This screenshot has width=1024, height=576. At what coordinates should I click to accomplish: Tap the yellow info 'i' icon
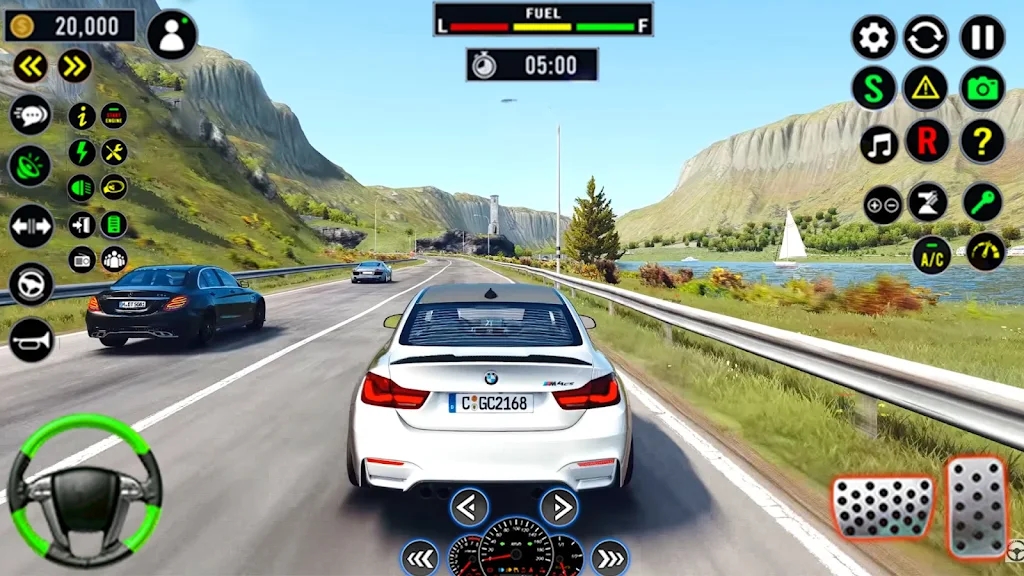(x=82, y=116)
